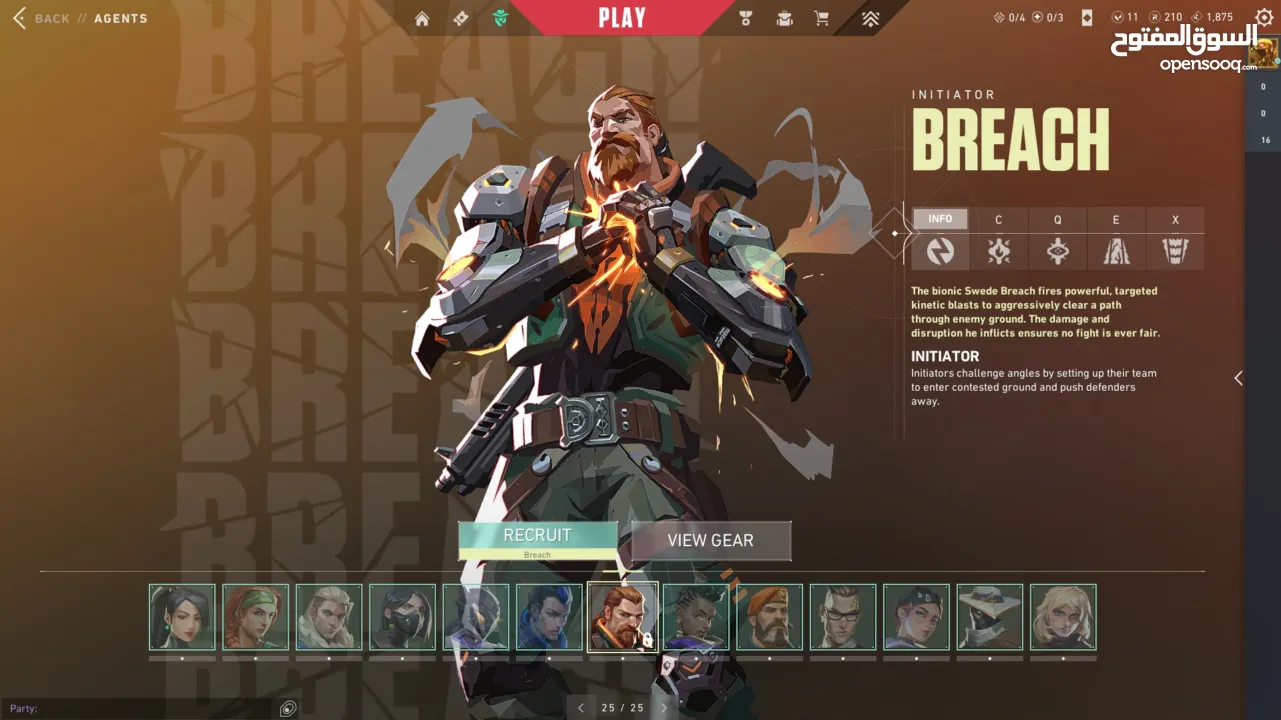1281x720 pixels.
Task: Expand the side panel arrow
Action: click(1238, 378)
